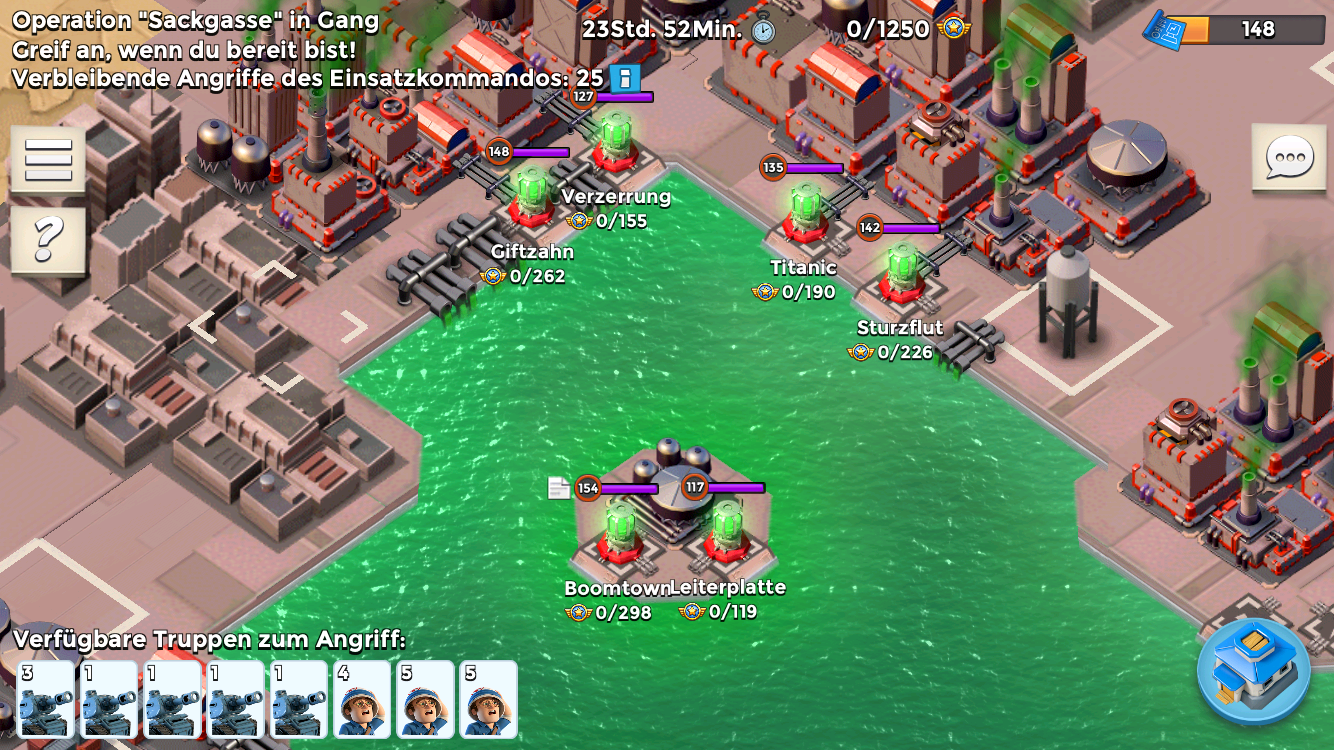The width and height of the screenshot is (1334, 750).
Task: Return to home base with the building button
Action: click(x=1253, y=670)
